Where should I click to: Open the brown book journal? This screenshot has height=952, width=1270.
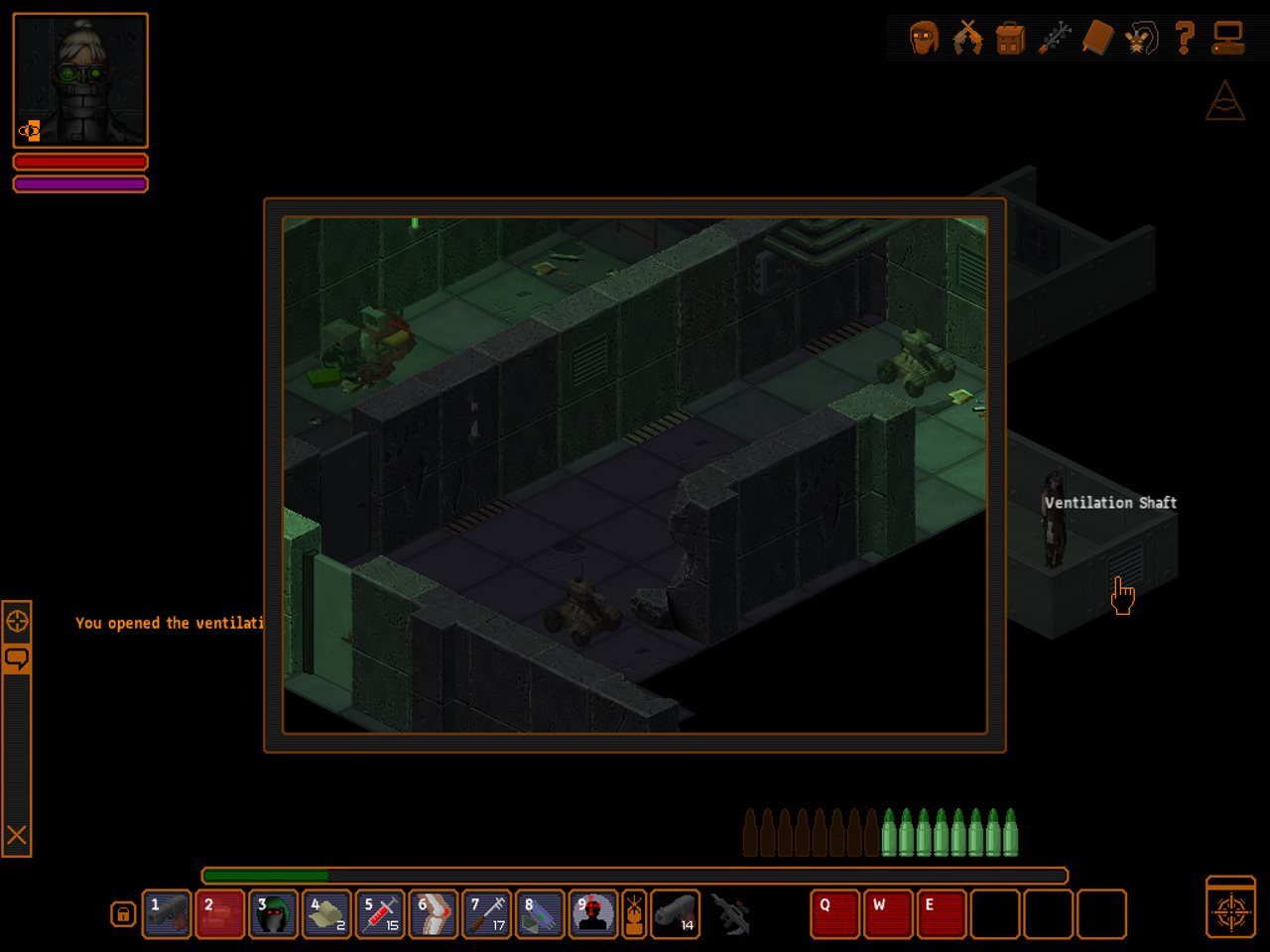click(x=1097, y=39)
